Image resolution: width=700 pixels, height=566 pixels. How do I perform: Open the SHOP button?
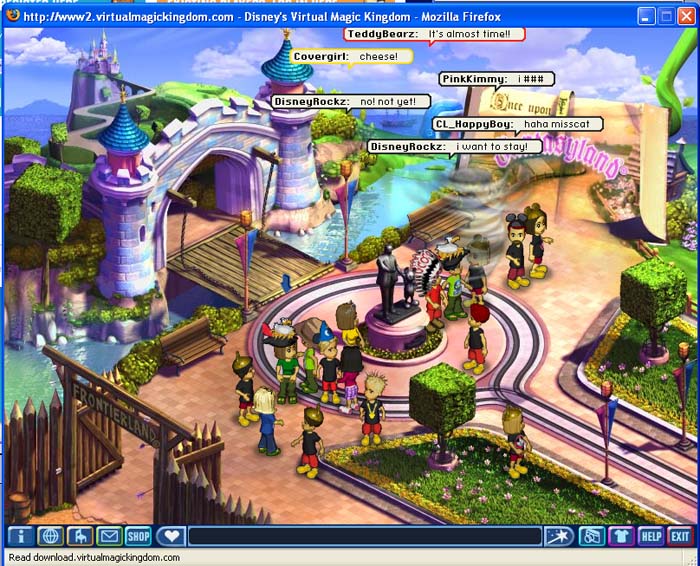pos(138,536)
